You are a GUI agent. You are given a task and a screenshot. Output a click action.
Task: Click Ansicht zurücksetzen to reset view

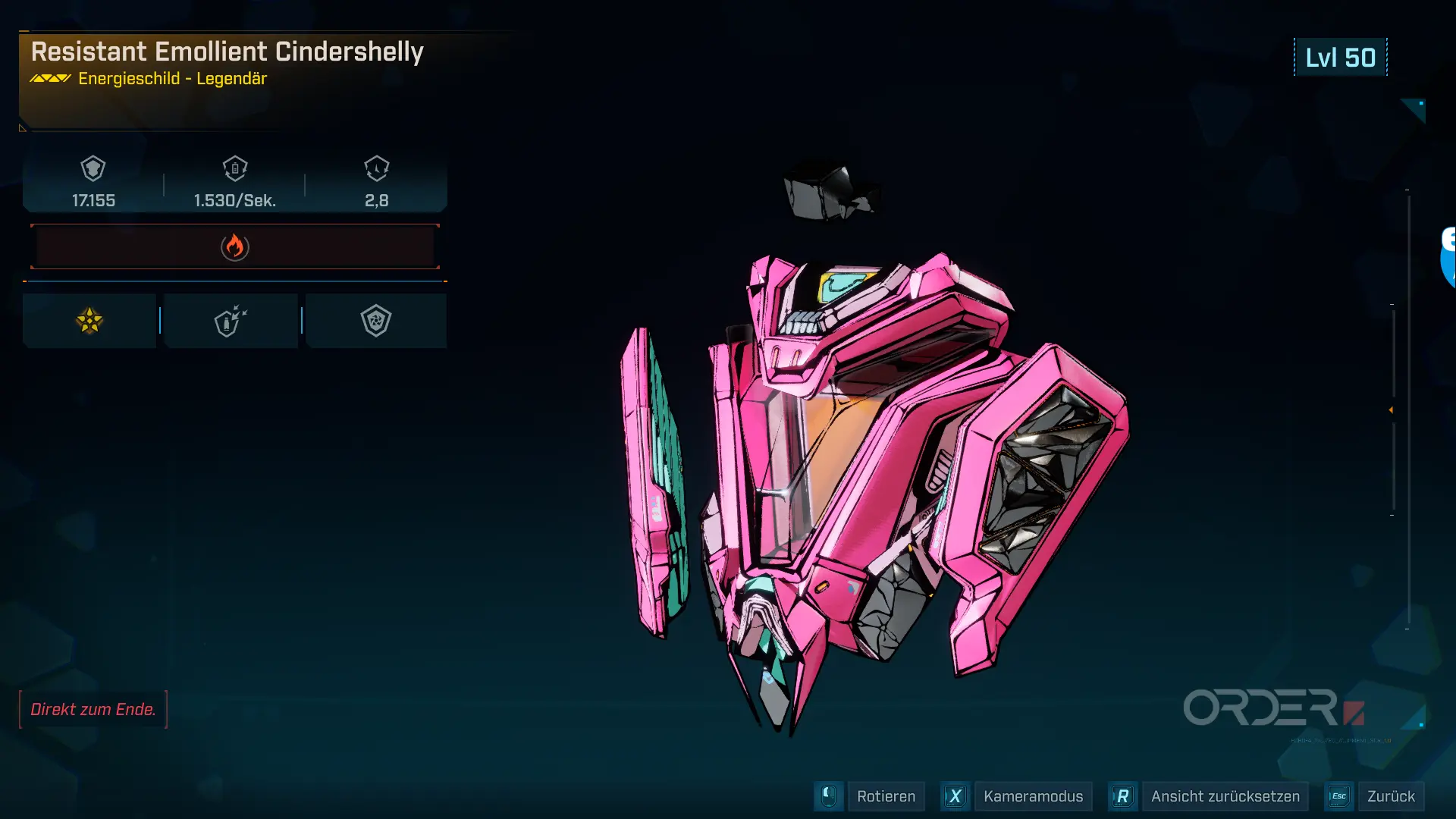[x=1225, y=796]
